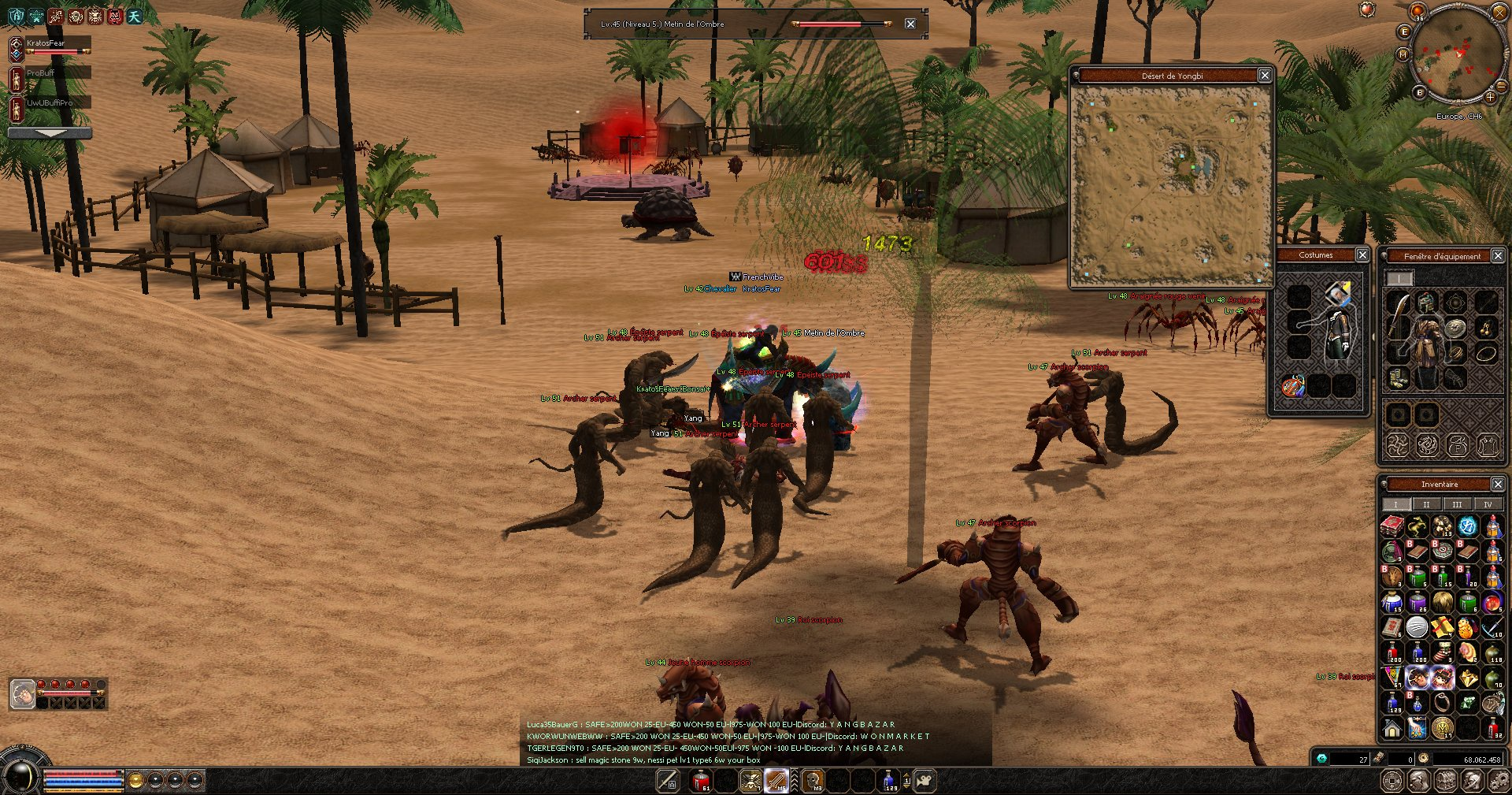Use the blue potion hotbar slot
The height and width of the screenshot is (795, 1512).
pyautogui.click(x=890, y=781)
